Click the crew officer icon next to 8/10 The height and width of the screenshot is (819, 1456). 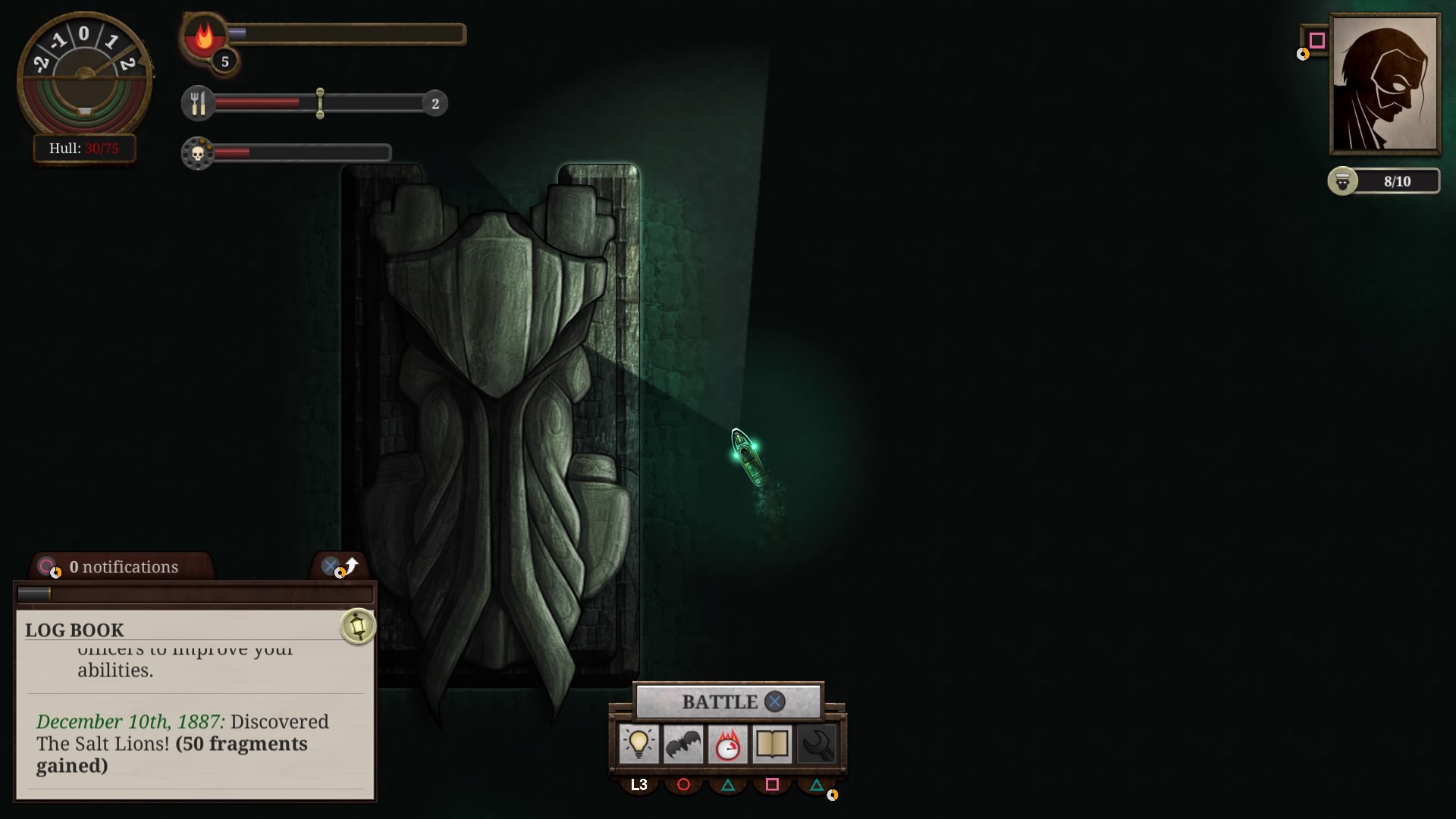point(1343,180)
